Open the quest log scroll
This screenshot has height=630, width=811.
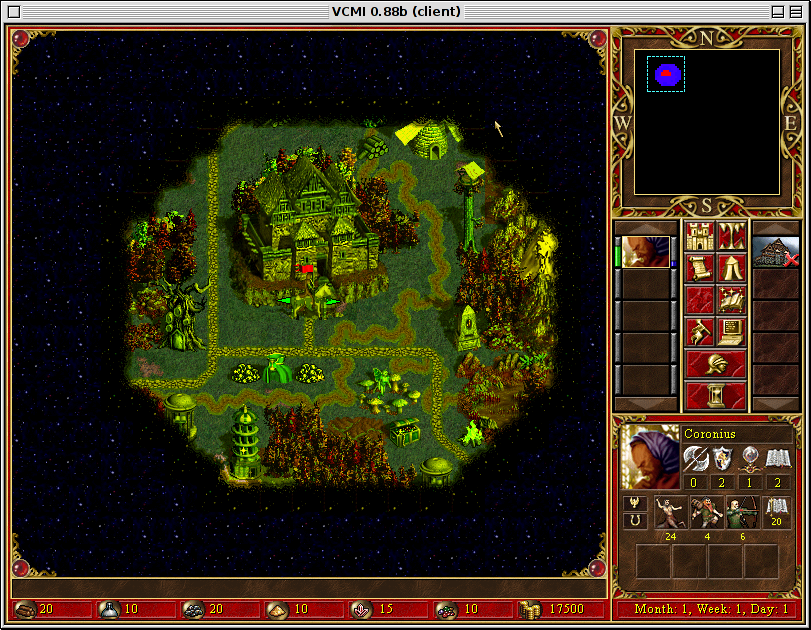(x=699, y=270)
